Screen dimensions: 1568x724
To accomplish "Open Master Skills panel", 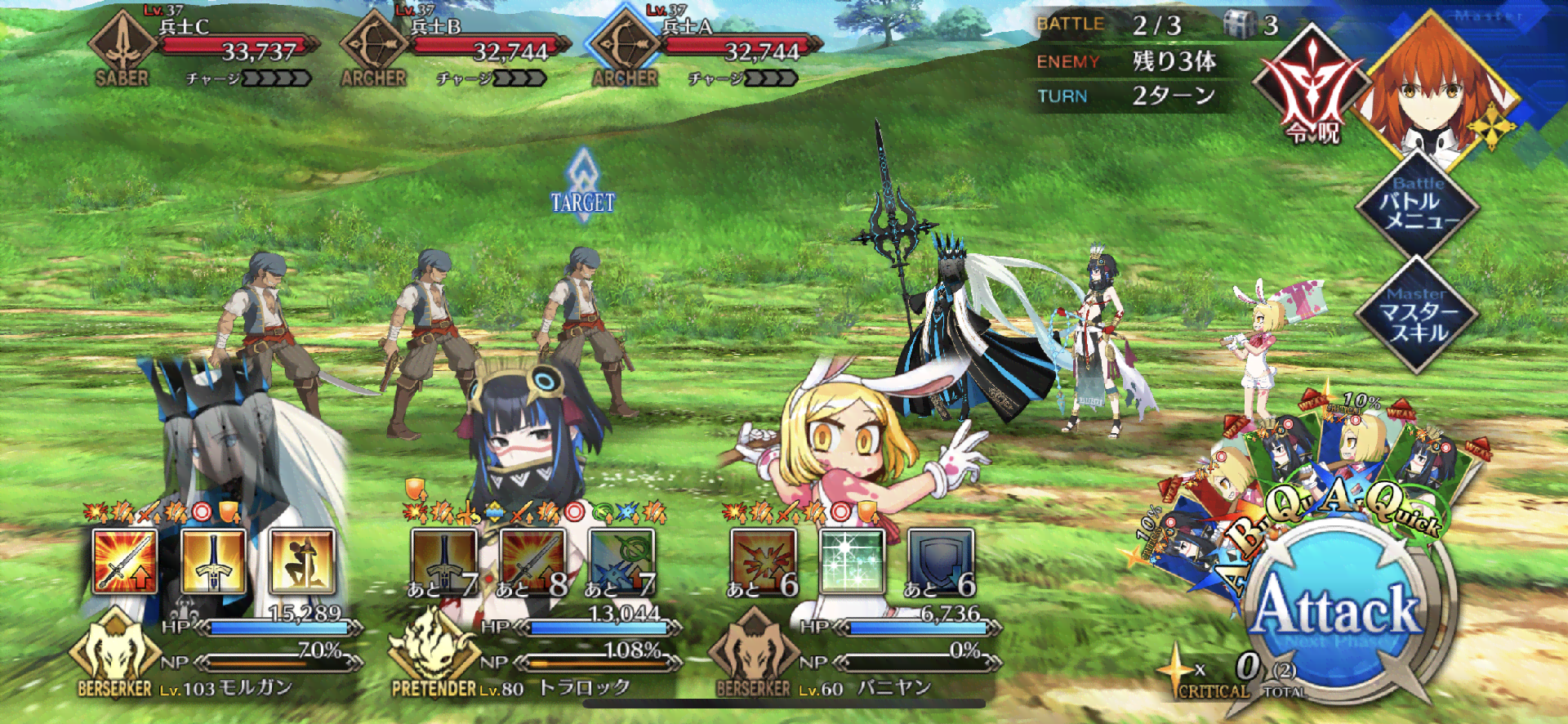I will [x=1419, y=315].
